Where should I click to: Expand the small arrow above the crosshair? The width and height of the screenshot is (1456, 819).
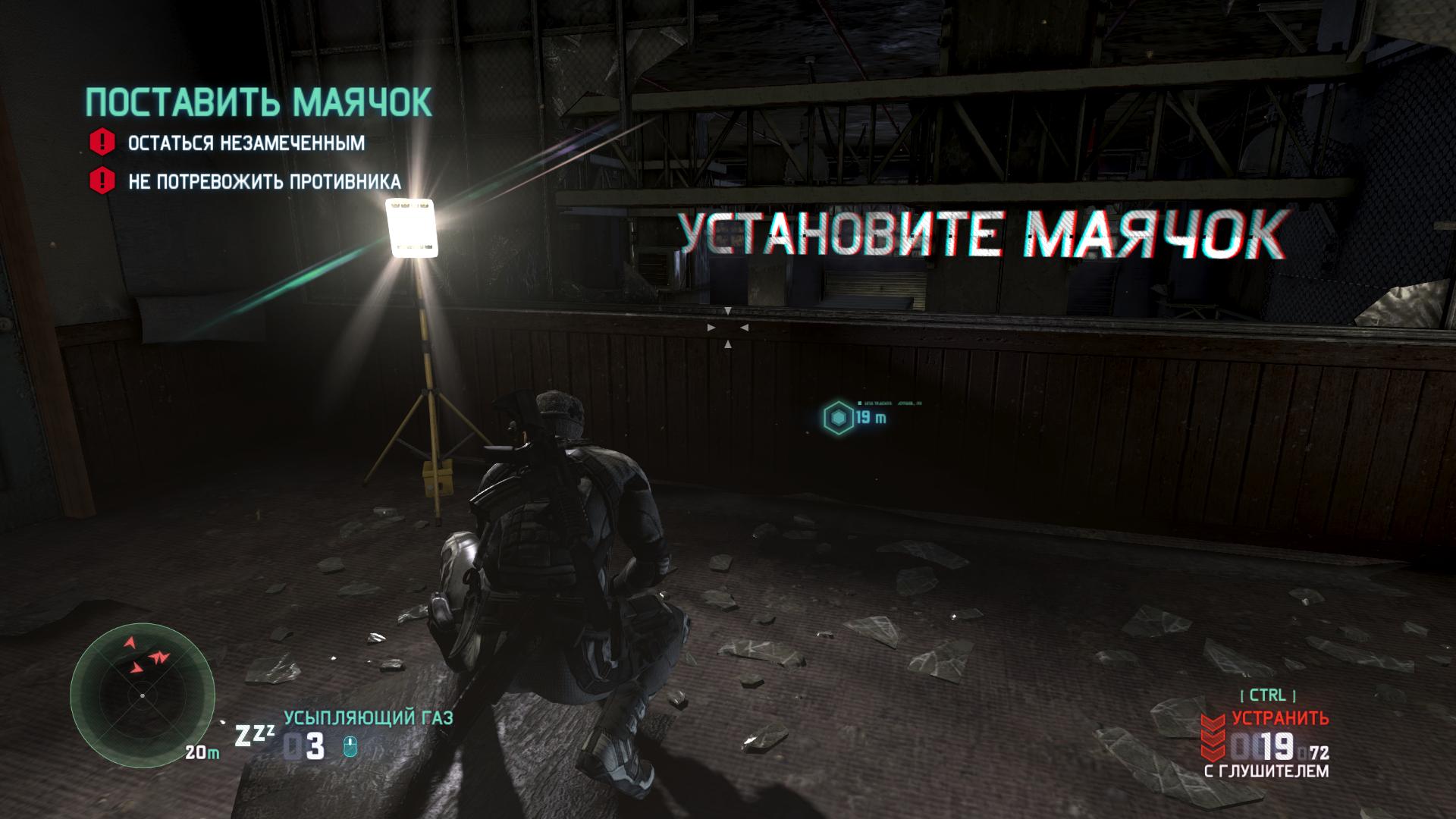(730, 309)
